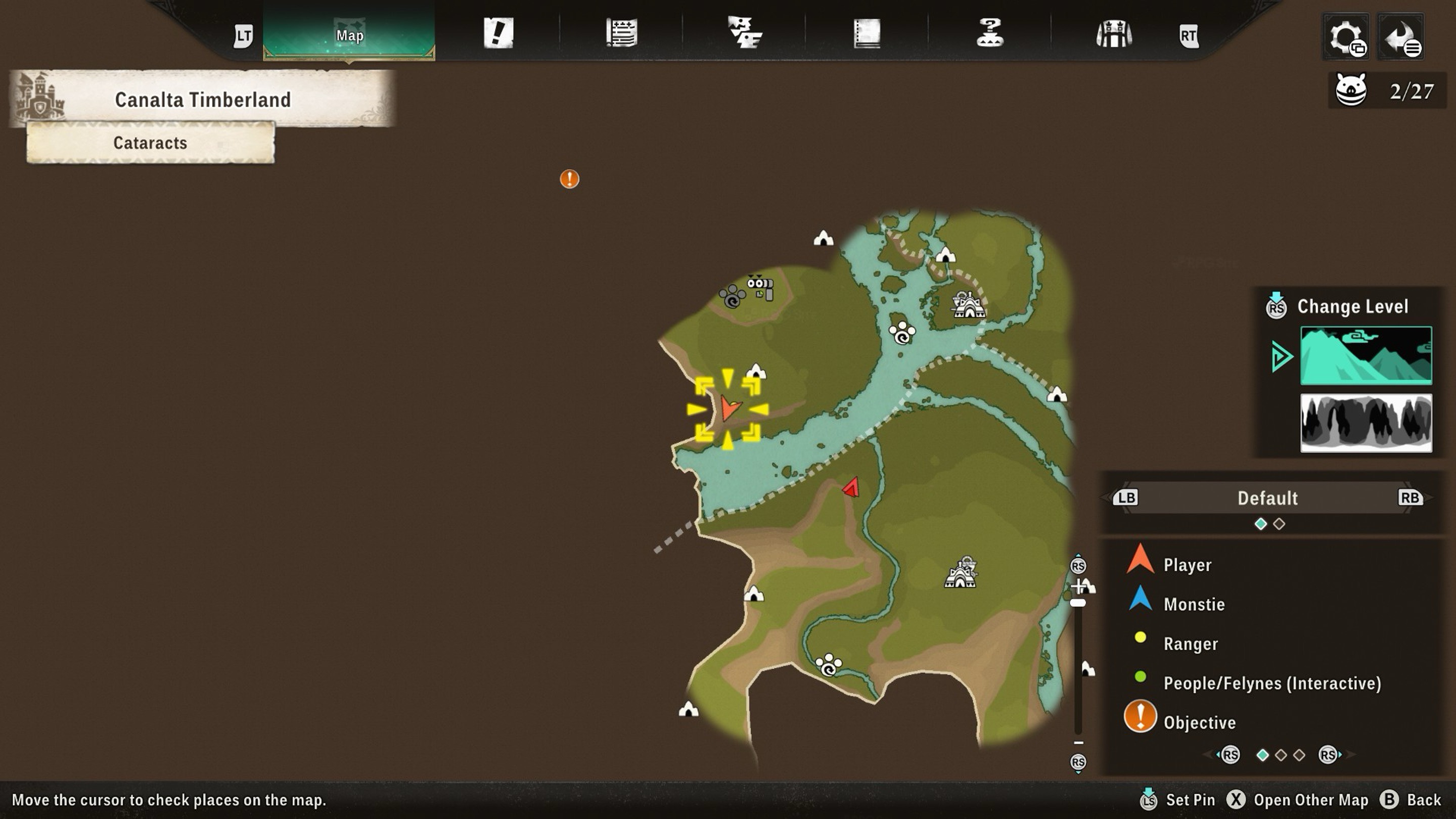Viewport: 1456px width, 819px height.
Task: Click the binoculars lookout map marker
Action: (760, 287)
